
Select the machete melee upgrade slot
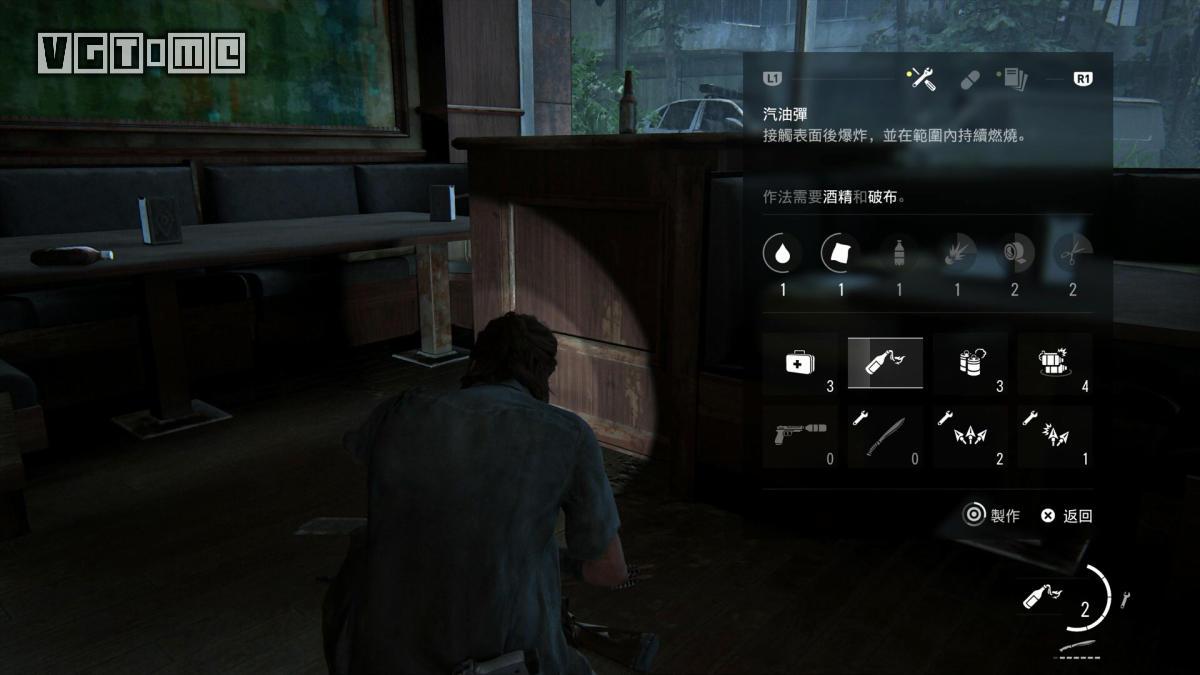click(885, 437)
